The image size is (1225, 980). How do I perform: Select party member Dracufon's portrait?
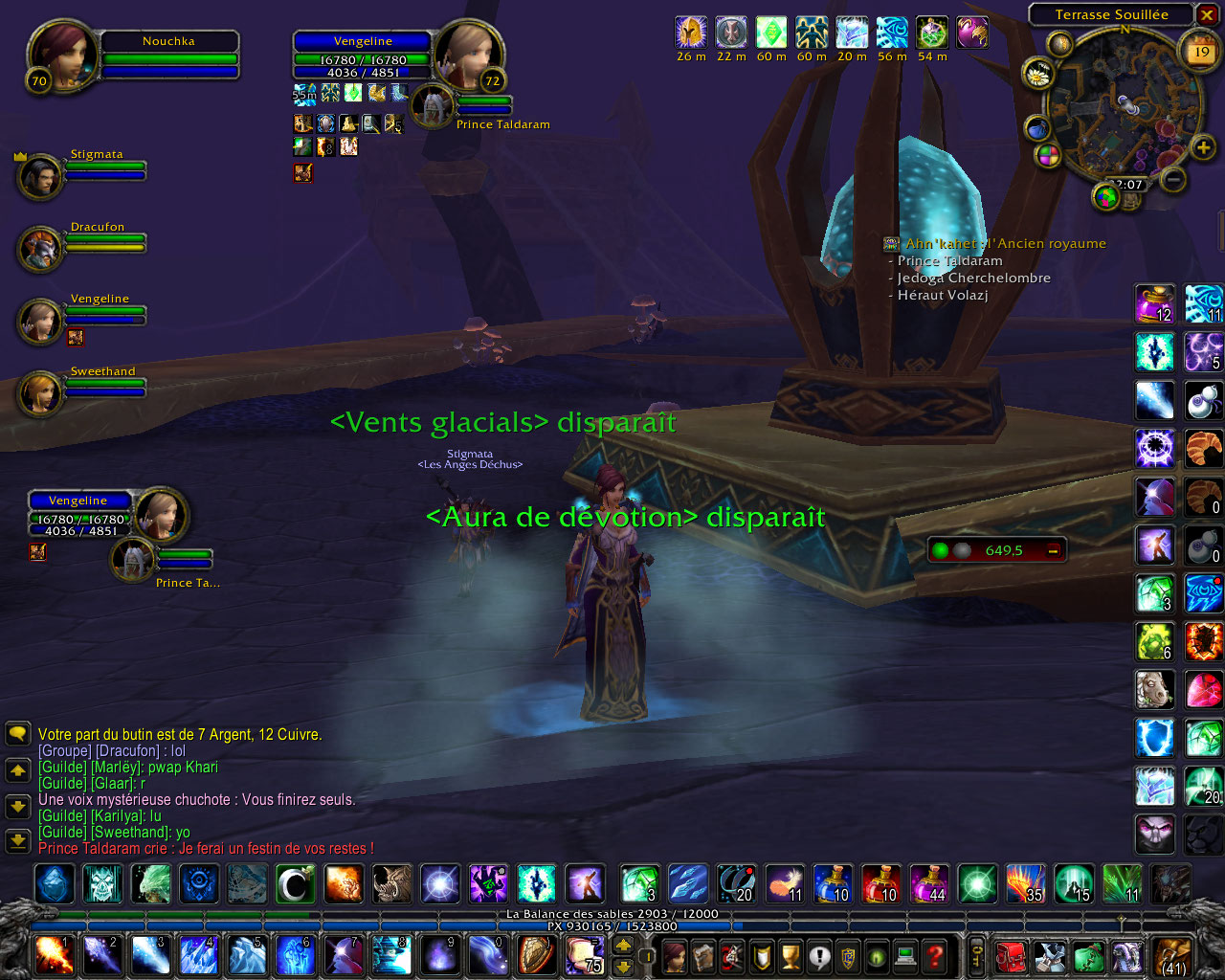tap(40, 248)
